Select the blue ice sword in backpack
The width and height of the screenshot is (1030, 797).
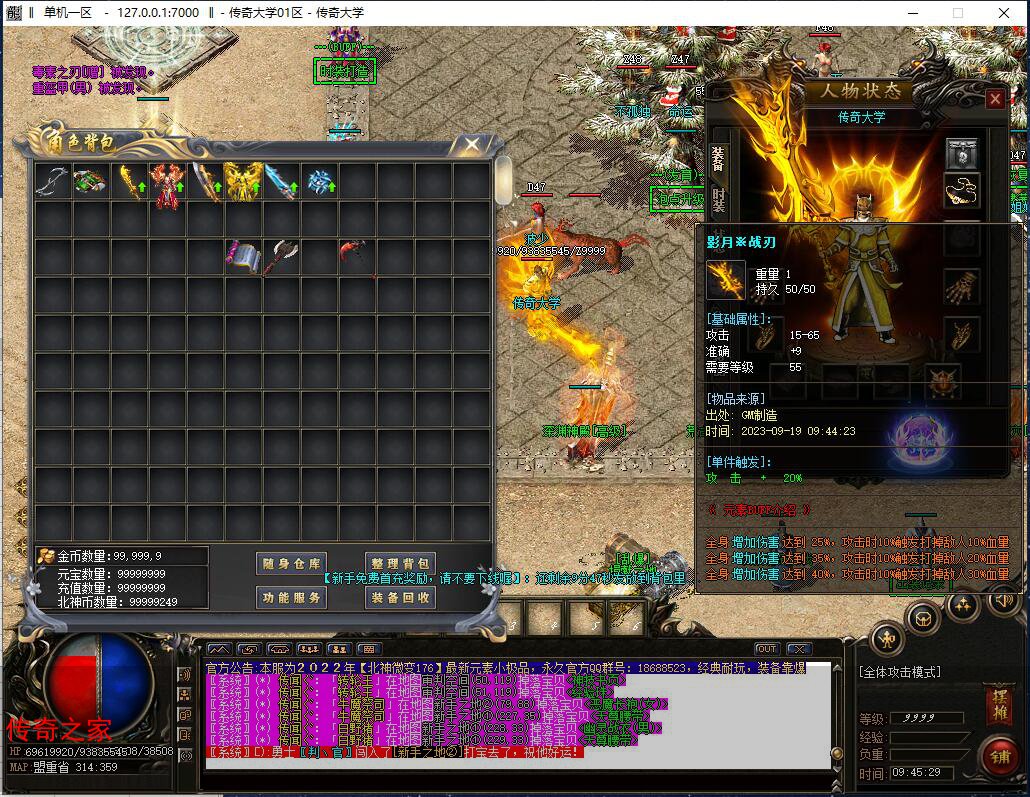281,182
